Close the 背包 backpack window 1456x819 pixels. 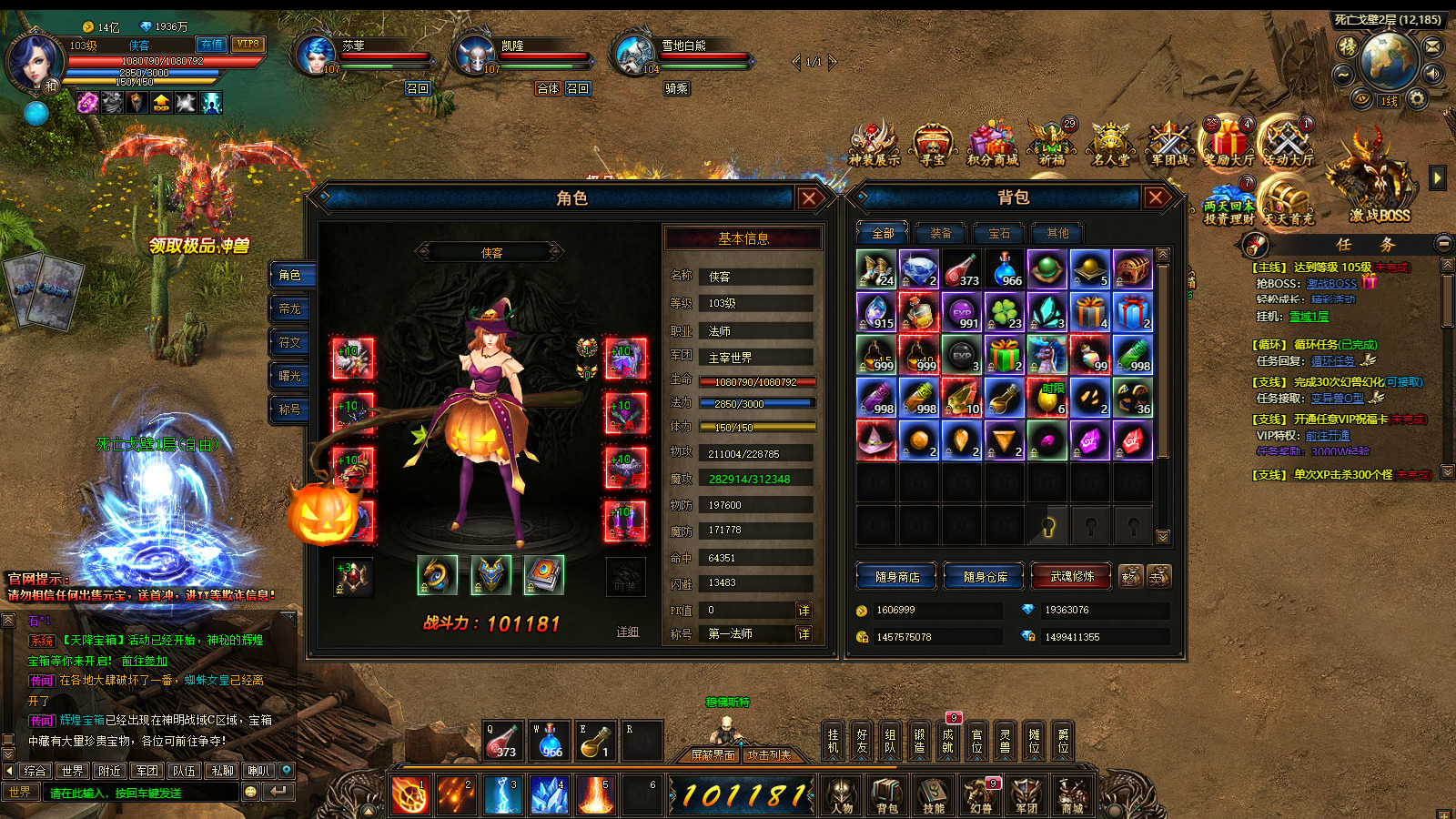(1156, 197)
